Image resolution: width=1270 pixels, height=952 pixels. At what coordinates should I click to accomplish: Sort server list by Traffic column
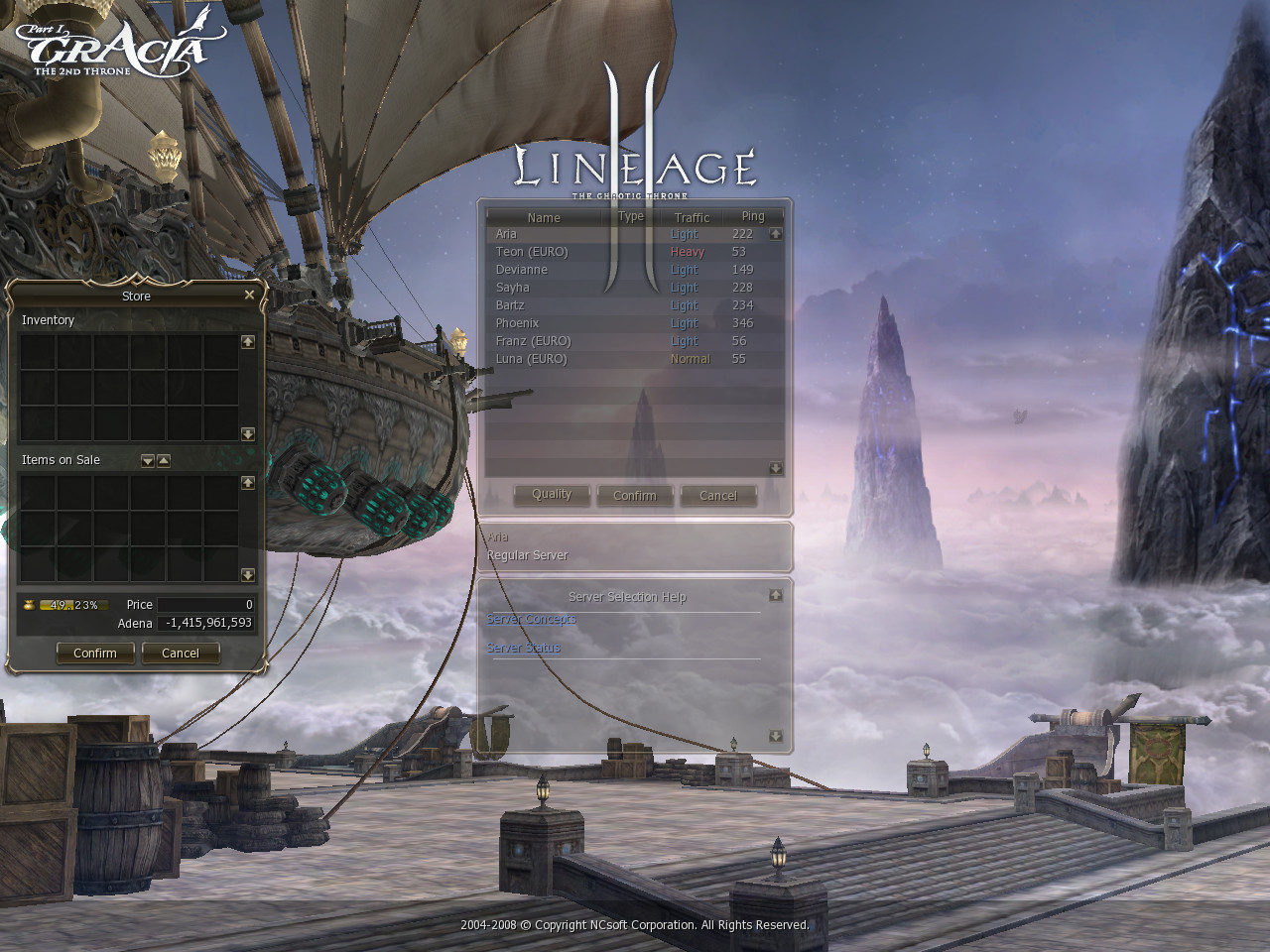[x=692, y=217]
